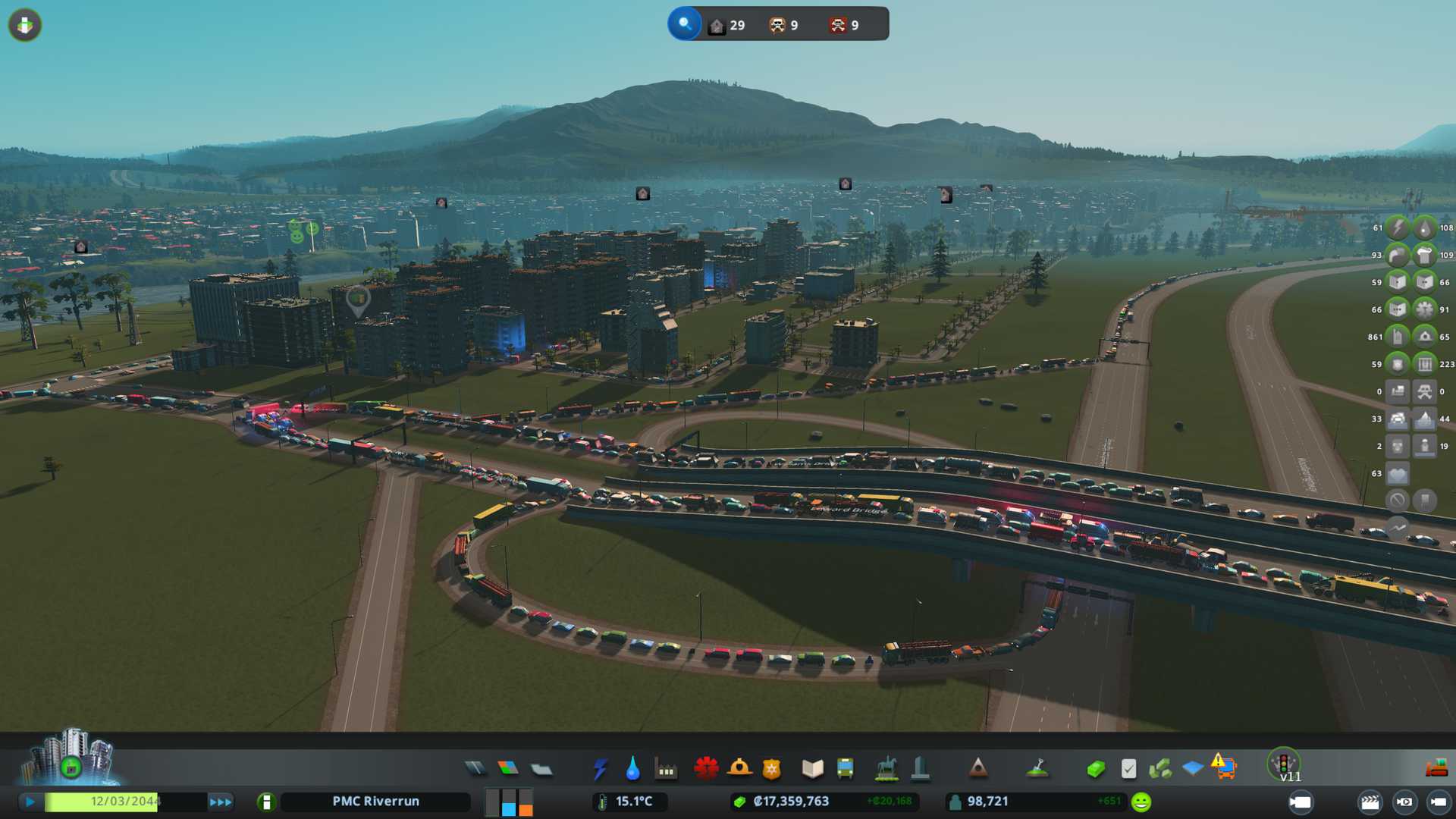This screenshot has width=1456, height=819.
Task: Click the green download arrow icon
Action: [x=25, y=25]
